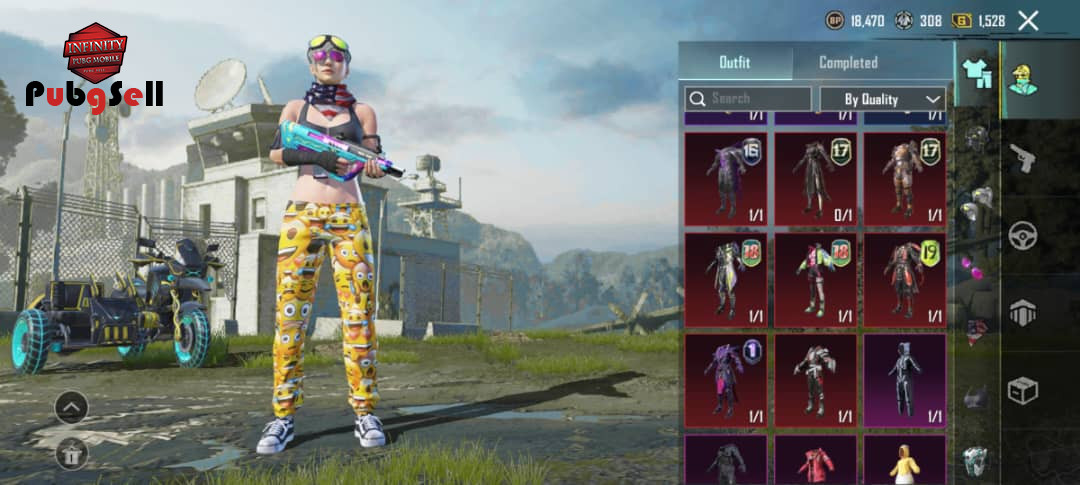Select the yellow hoodie outfit tile
The width and height of the screenshot is (1080, 485).
(x=905, y=462)
